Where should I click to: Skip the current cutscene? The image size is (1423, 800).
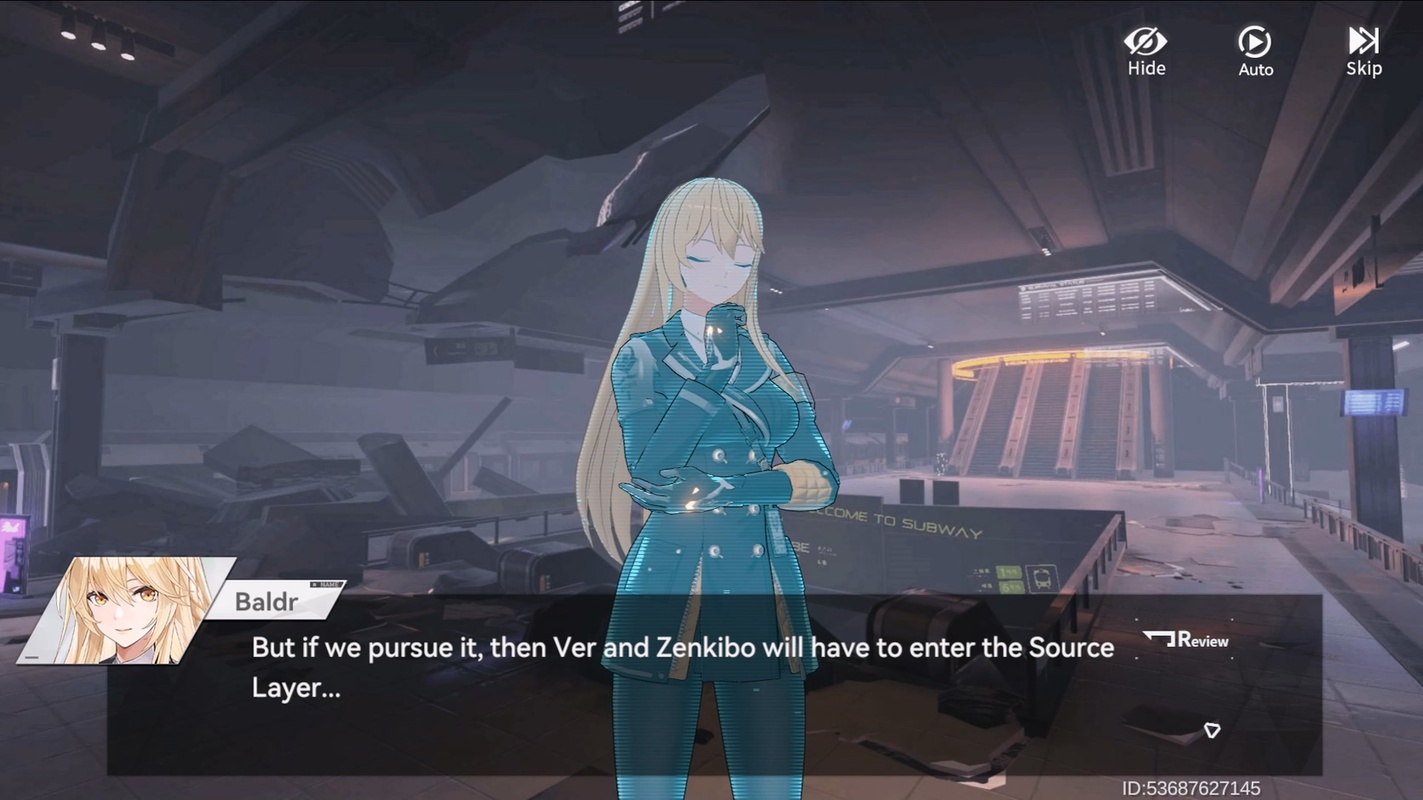point(1363,50)
